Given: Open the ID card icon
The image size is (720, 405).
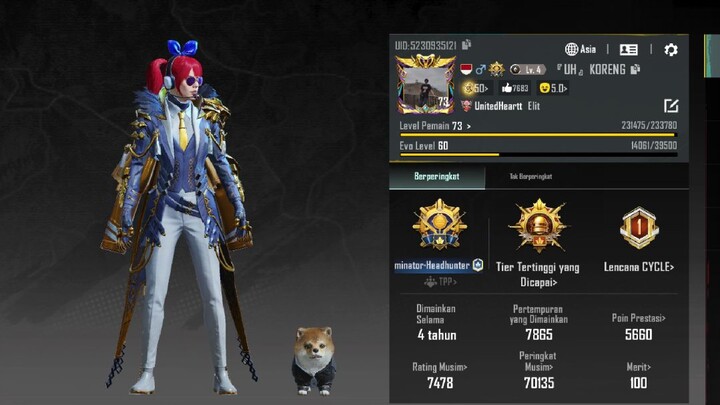Looking at the screenshot, I should [x=628, y=49].
